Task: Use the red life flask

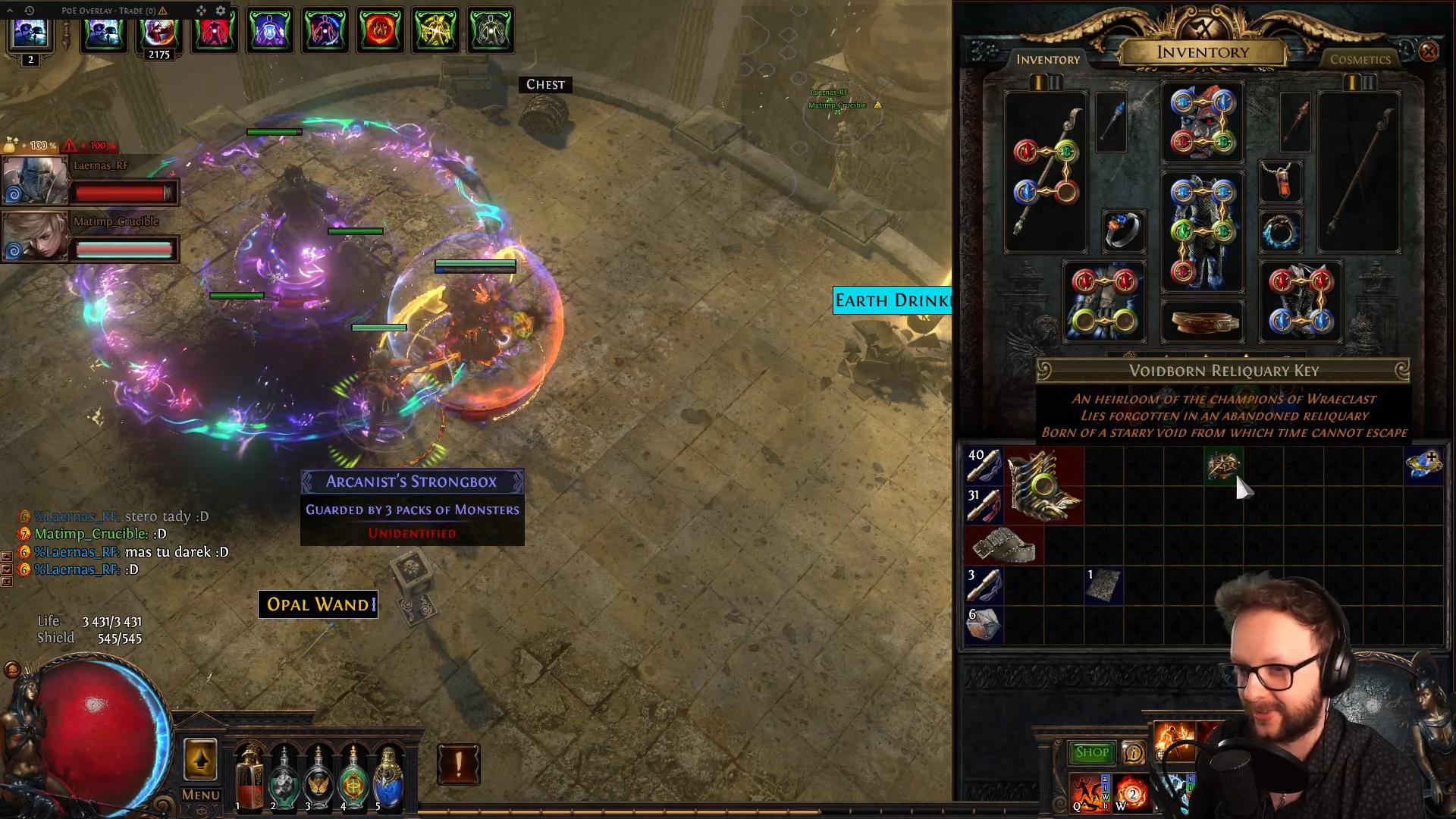Action: click(x=248, y=775)
